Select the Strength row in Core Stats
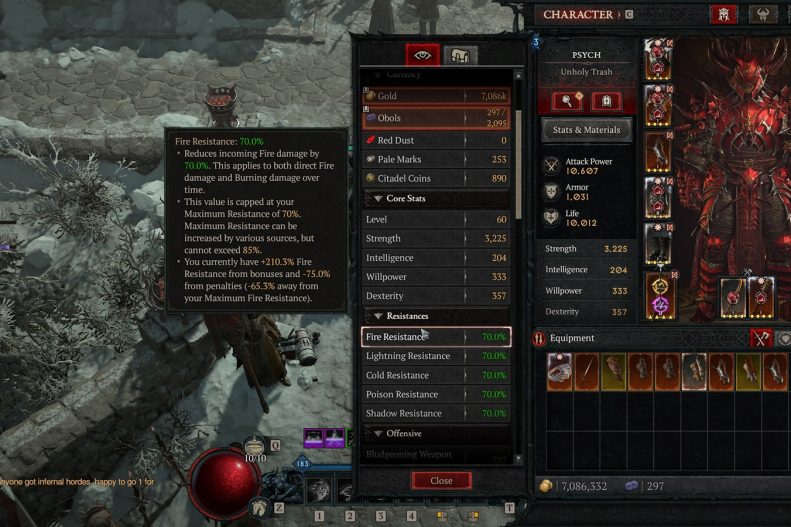The width and height of the screenshot is (791, 527). point(436,238)
